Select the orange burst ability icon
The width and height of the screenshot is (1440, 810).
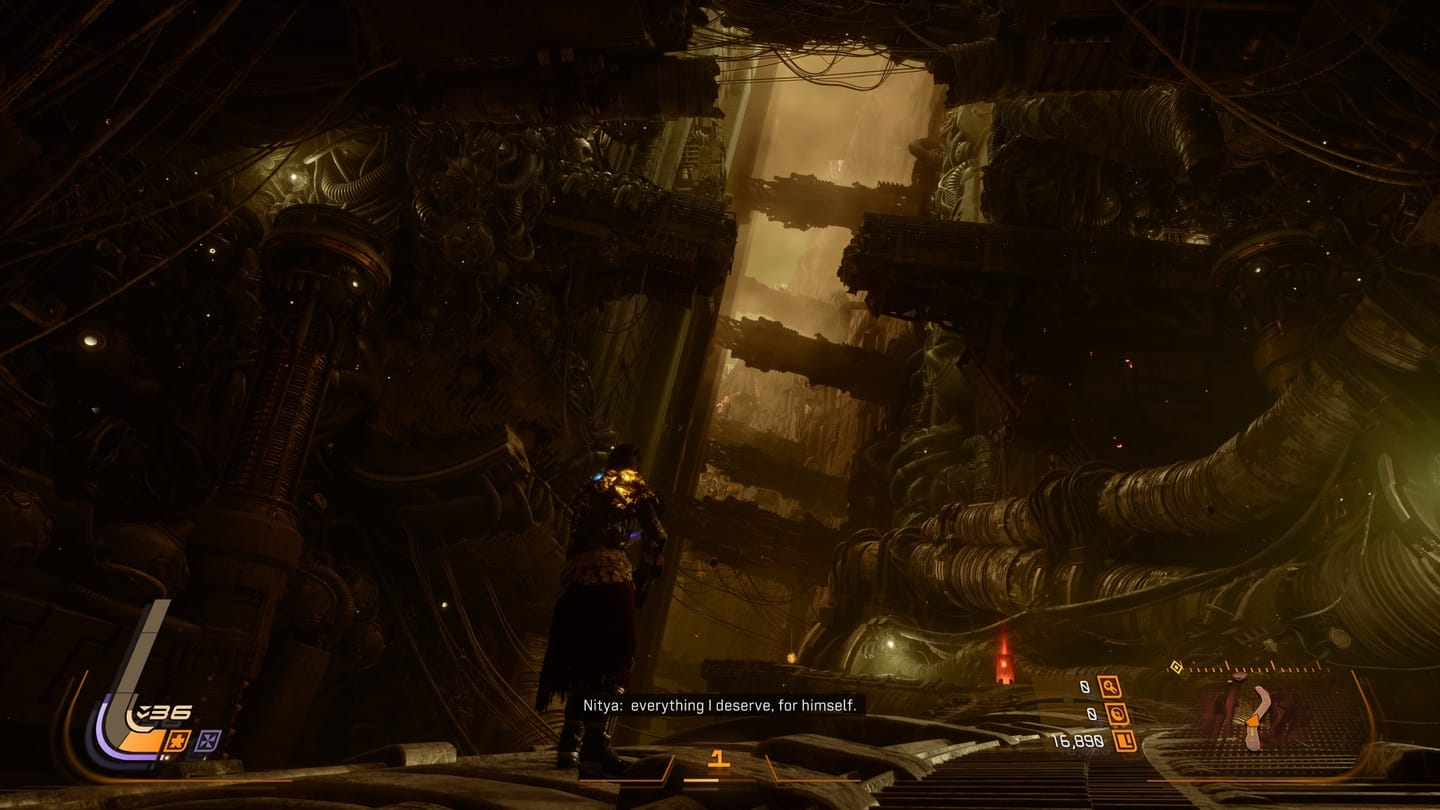[178, 741]
